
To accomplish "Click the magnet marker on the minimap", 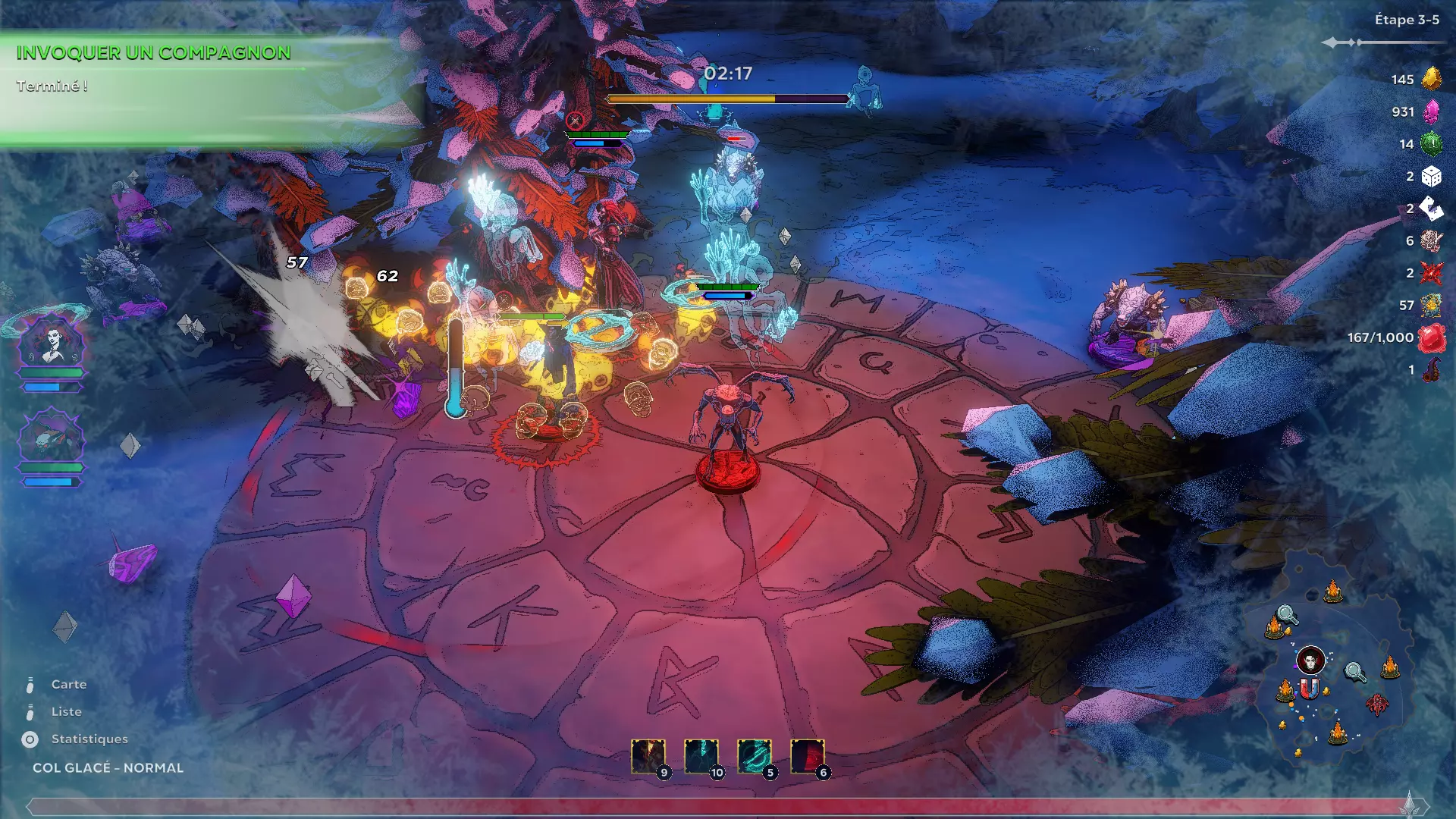I will [1310, 689].
